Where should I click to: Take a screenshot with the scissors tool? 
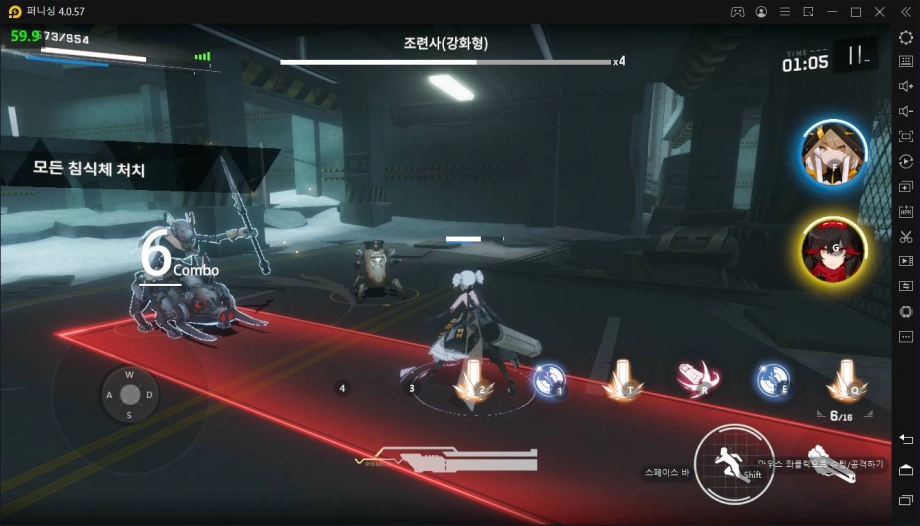point(906,237)
